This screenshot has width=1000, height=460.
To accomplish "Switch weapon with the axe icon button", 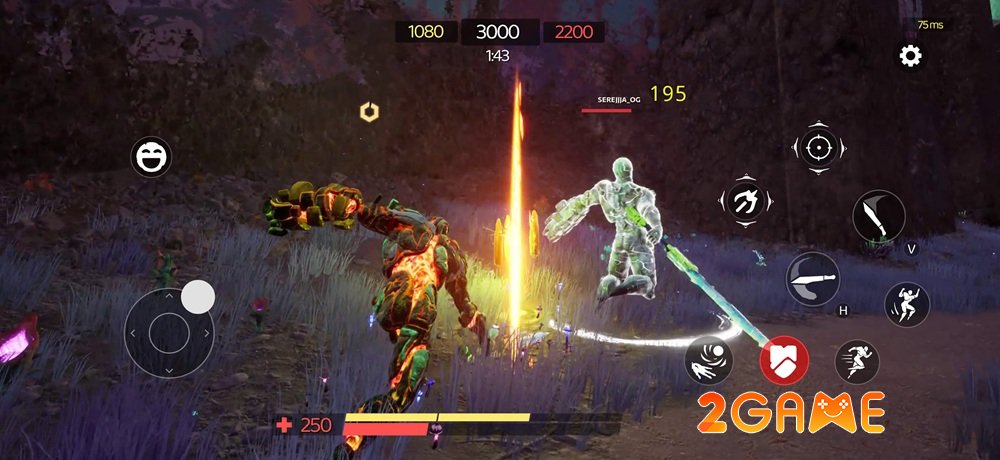I will (x=744, y=199).
